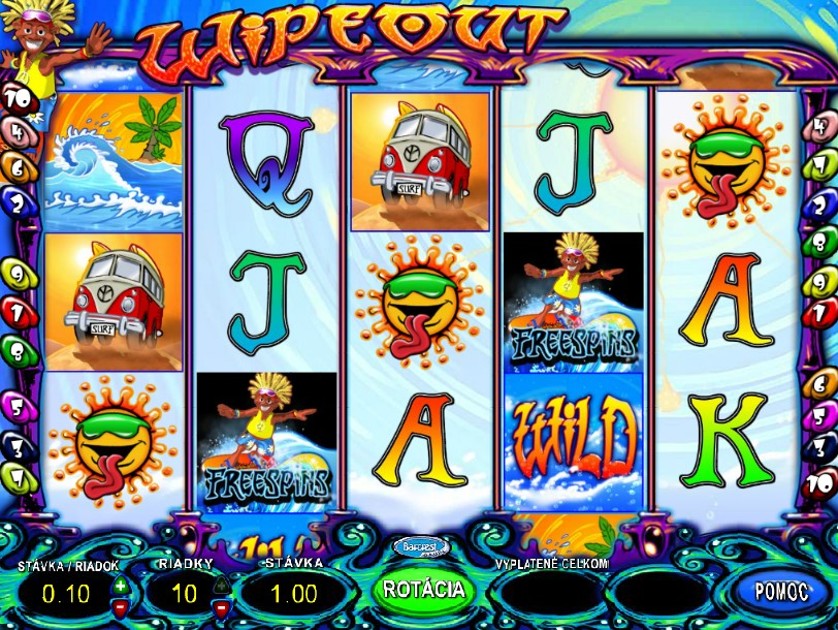Increase the Stávka / Riadok bet with plus
The image size is (838, 630).
click(x=121, y=585)
